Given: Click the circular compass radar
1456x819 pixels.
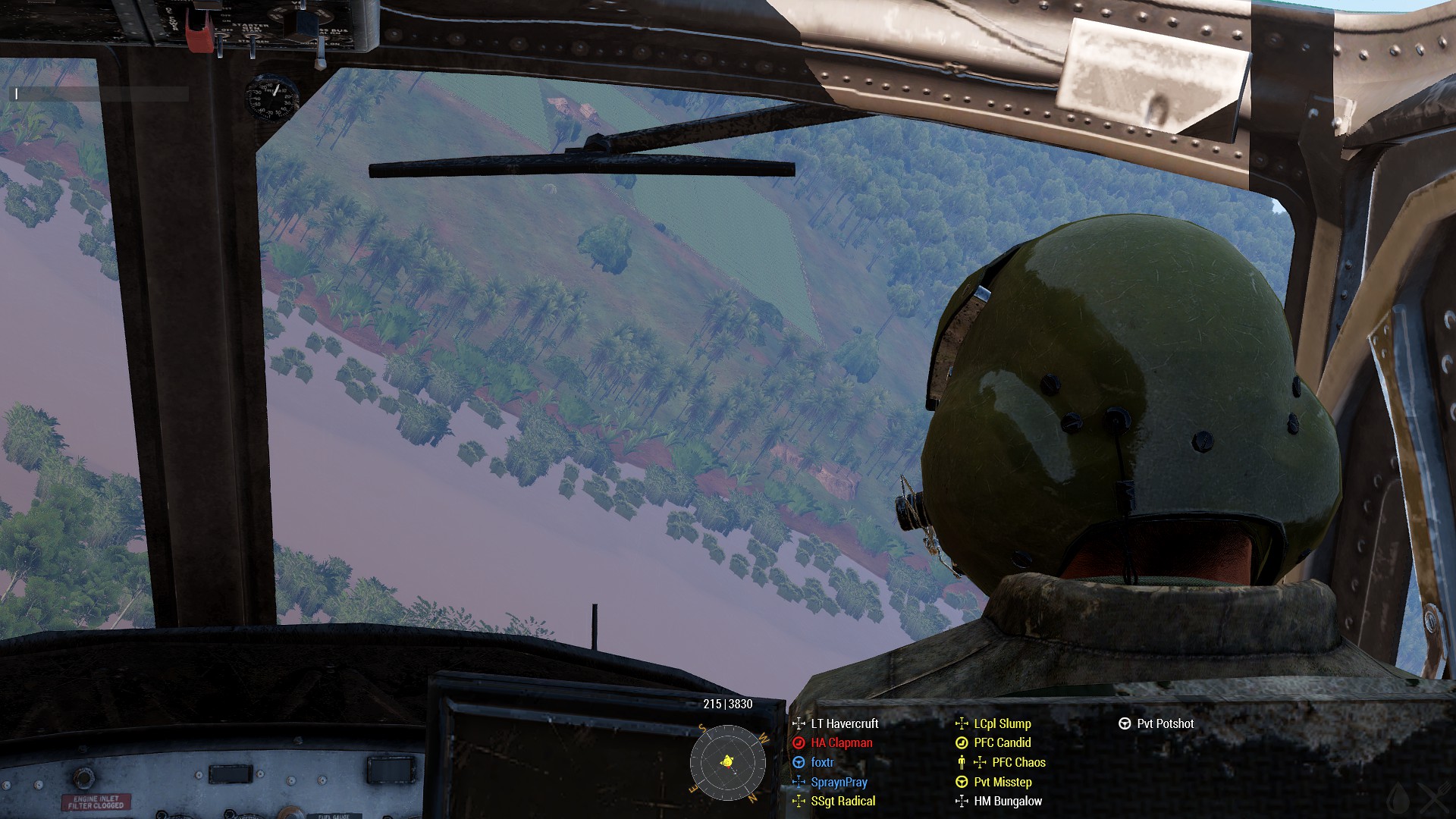Looking at the screenshot, I should click(x=728, y=761).
